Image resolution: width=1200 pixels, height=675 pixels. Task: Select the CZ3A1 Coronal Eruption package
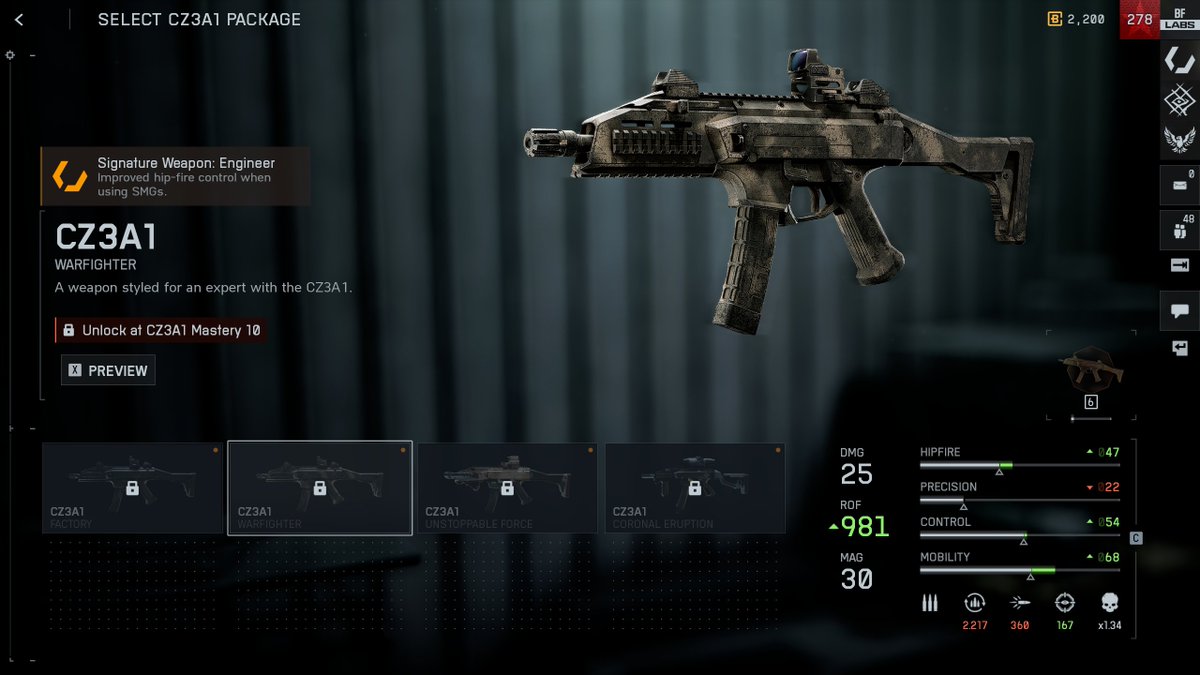click(x=695, y=488)
